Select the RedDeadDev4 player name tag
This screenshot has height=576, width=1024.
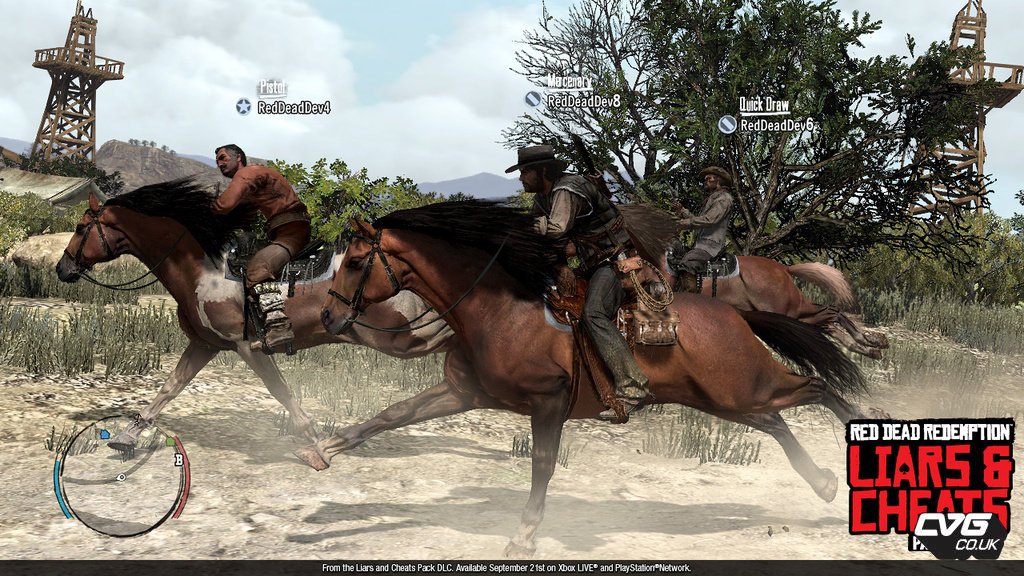click(293, 107)
